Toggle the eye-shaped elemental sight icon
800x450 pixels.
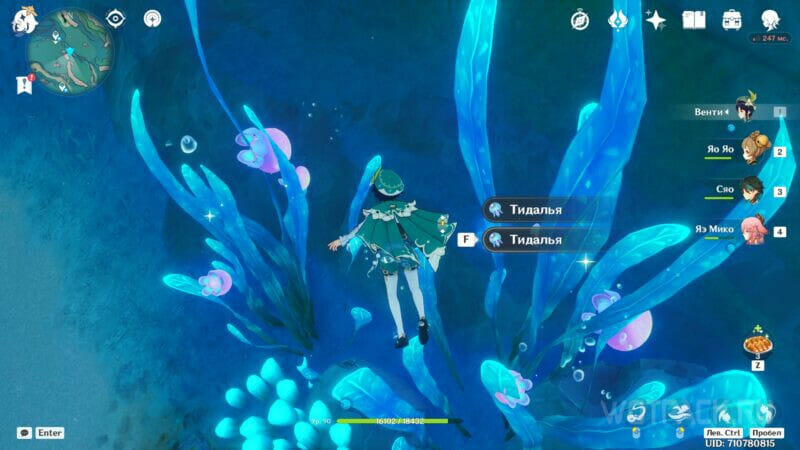click(115, 19)
